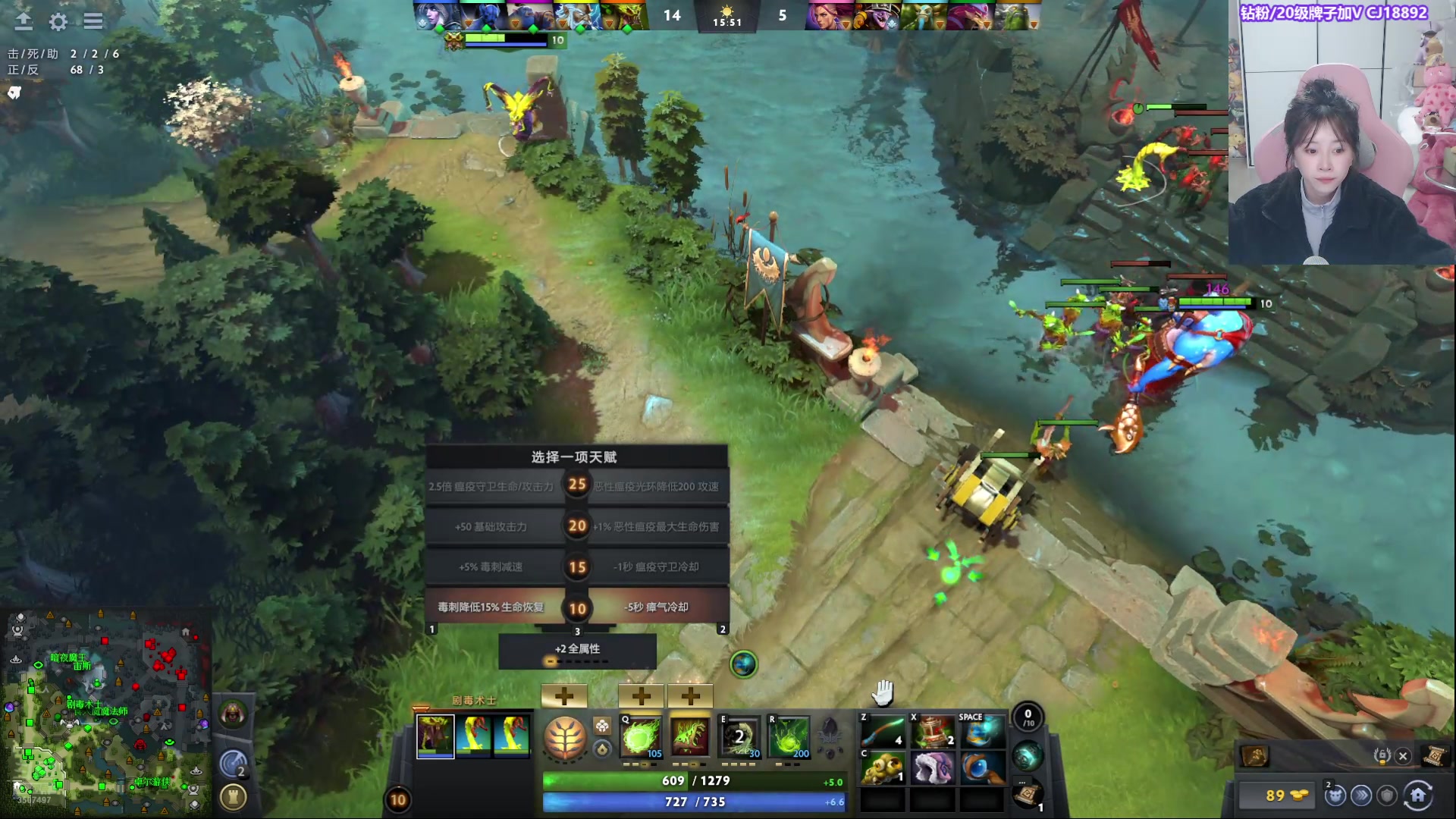1456x819 pixels.
Task: Open the talent tree icon
Action: tap(565, 738)
